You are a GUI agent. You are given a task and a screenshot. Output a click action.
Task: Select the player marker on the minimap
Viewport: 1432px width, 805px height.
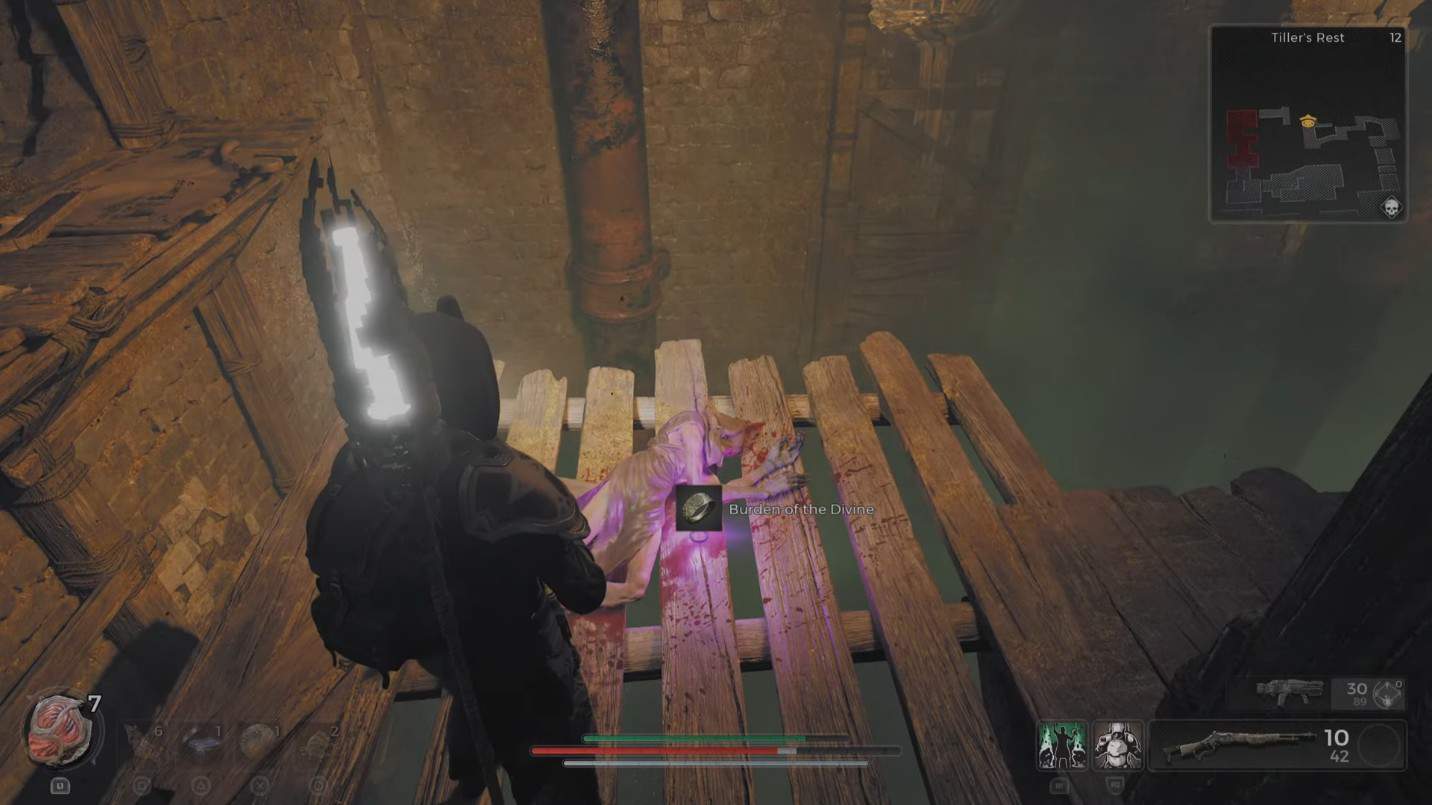1307,121
